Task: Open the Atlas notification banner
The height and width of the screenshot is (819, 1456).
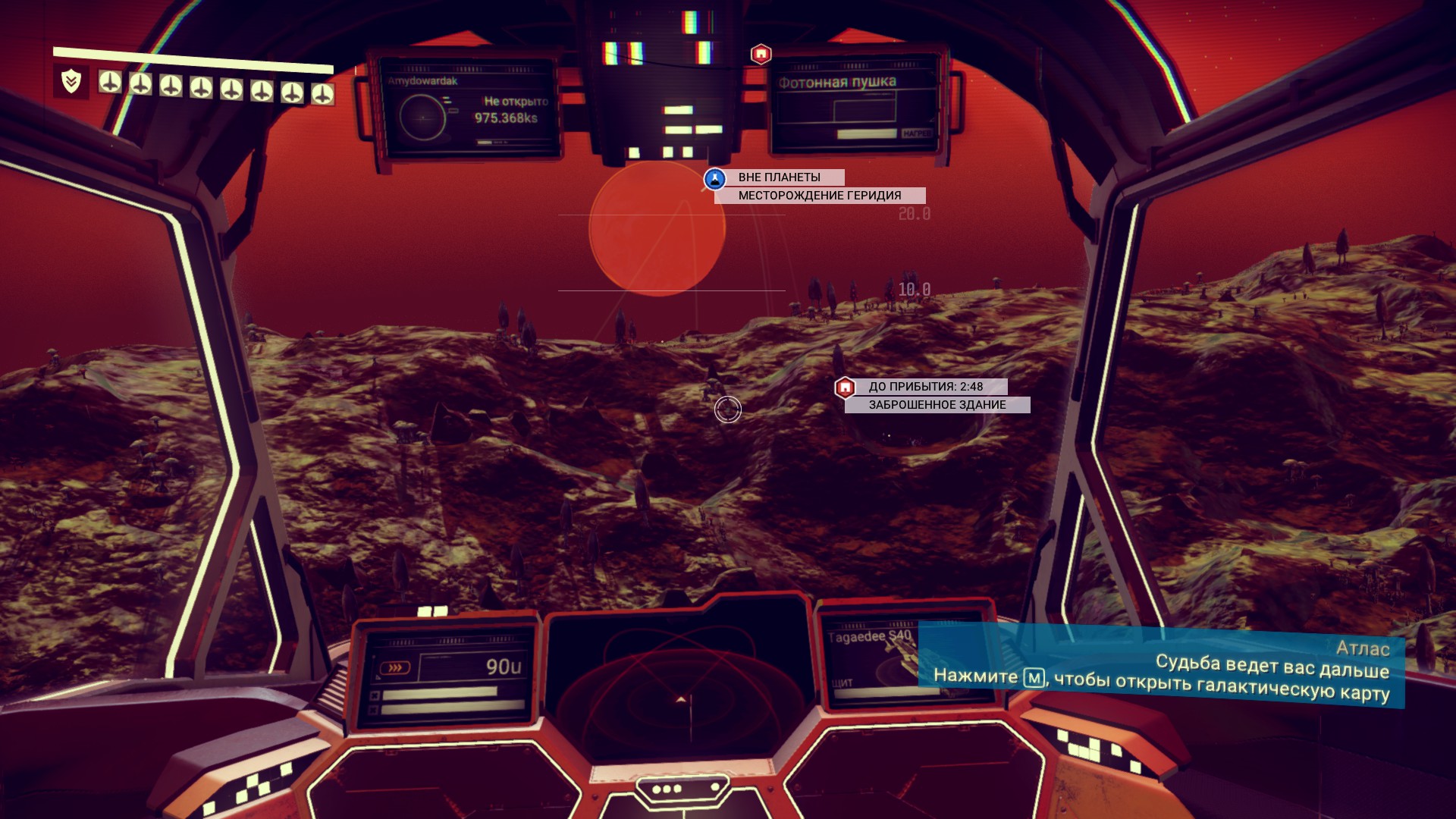Action: tap(1160, 667)
